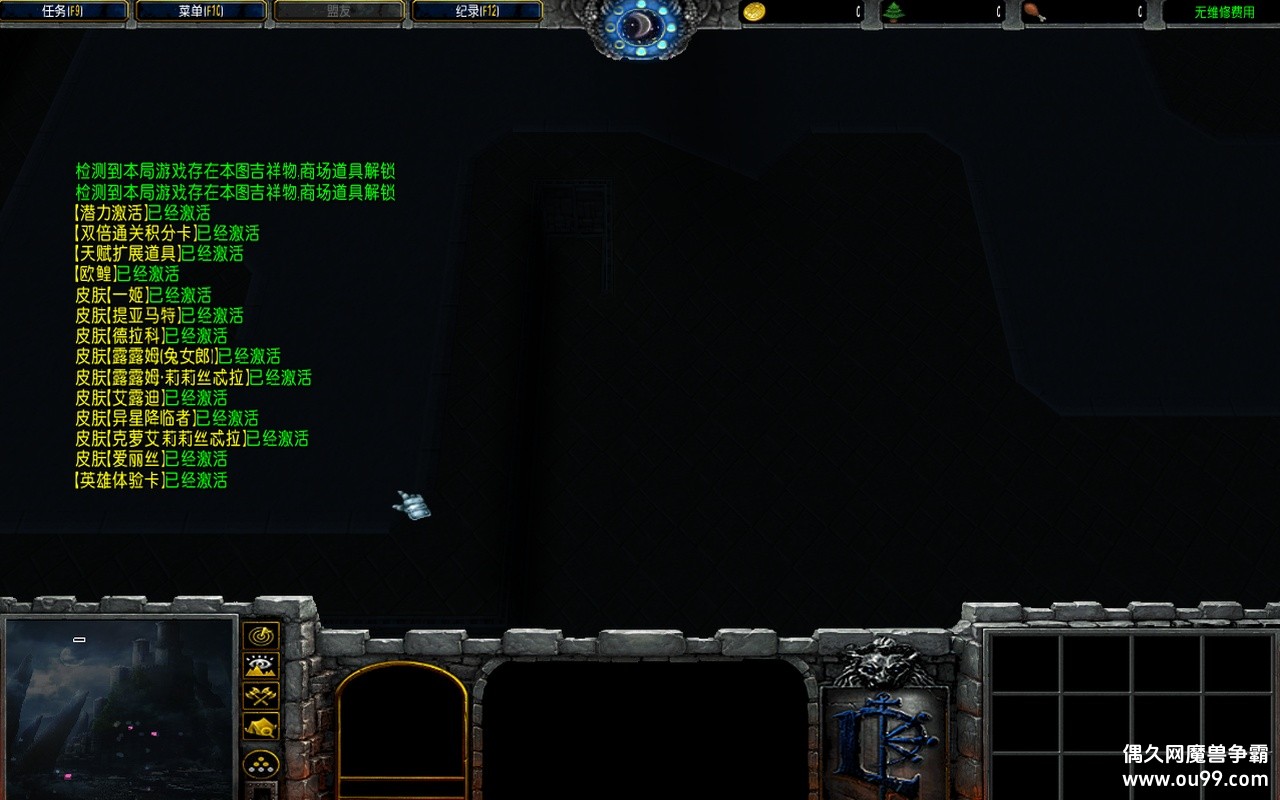Toggle creep camp display tent button
Screen dimensions: 1280x800
pyautogui.click(x=261, y=727)
